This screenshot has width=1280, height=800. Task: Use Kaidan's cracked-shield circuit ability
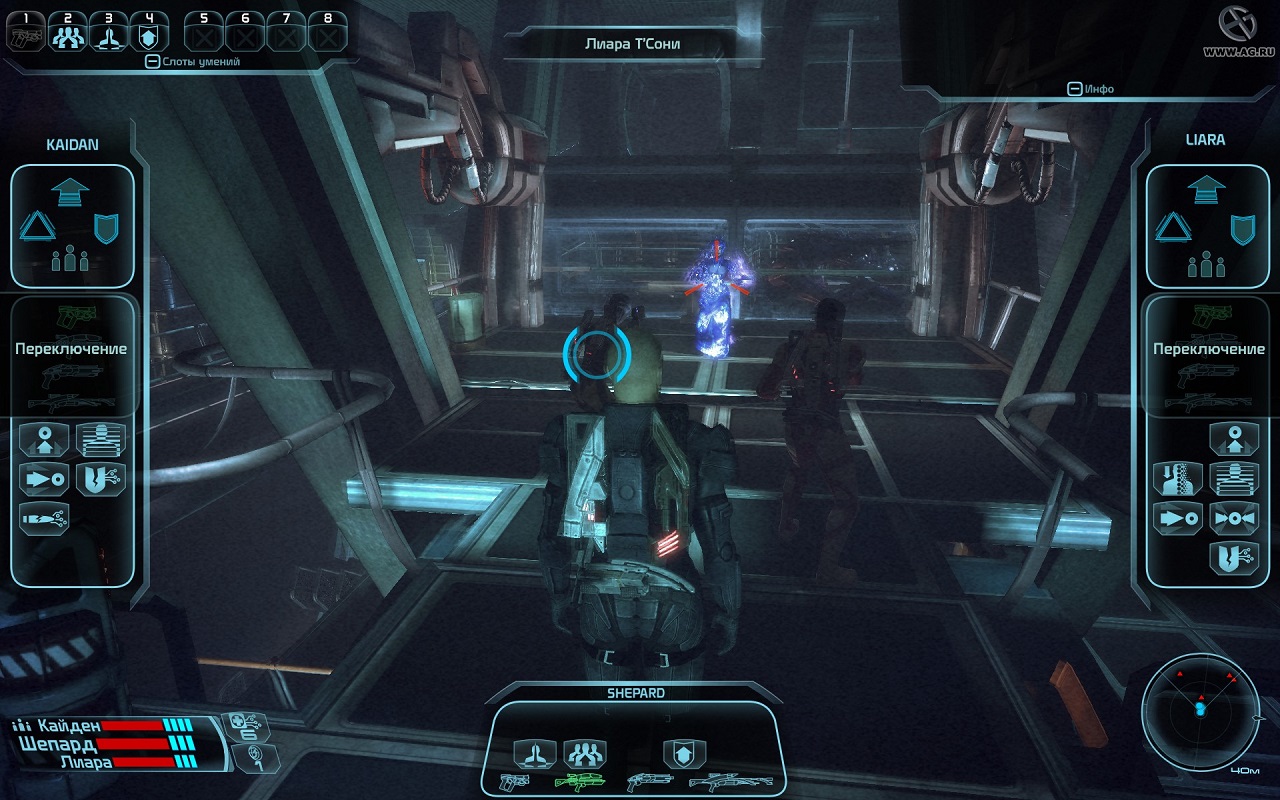pos(100,478)
